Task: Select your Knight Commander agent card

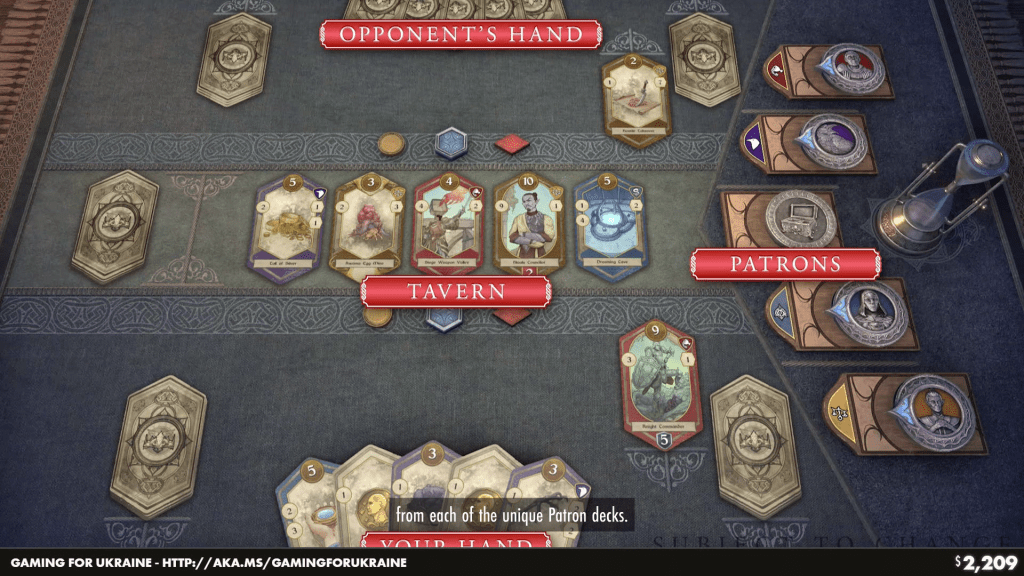Action: coord(659,383)
